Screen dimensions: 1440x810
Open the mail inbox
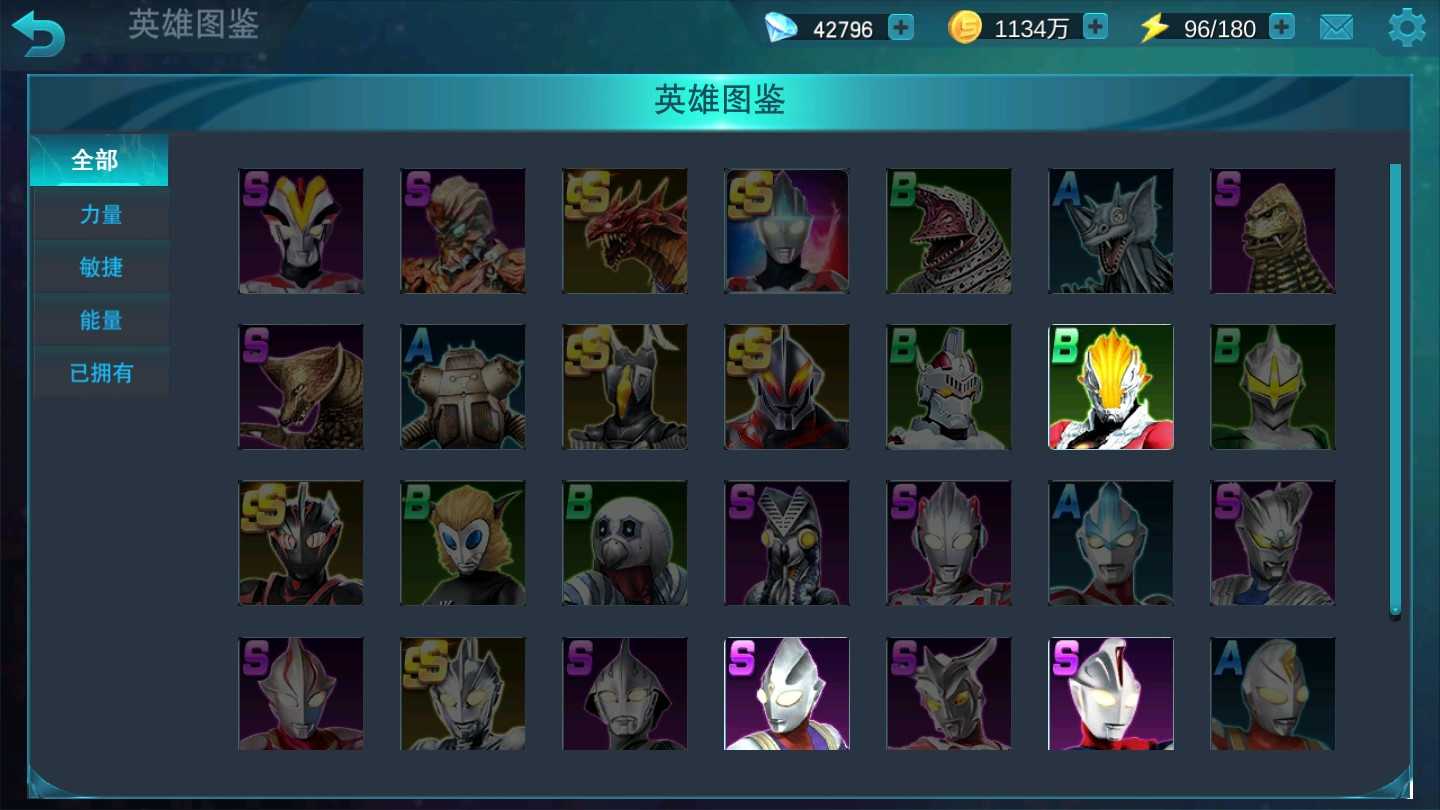(x=1337, y=27)
